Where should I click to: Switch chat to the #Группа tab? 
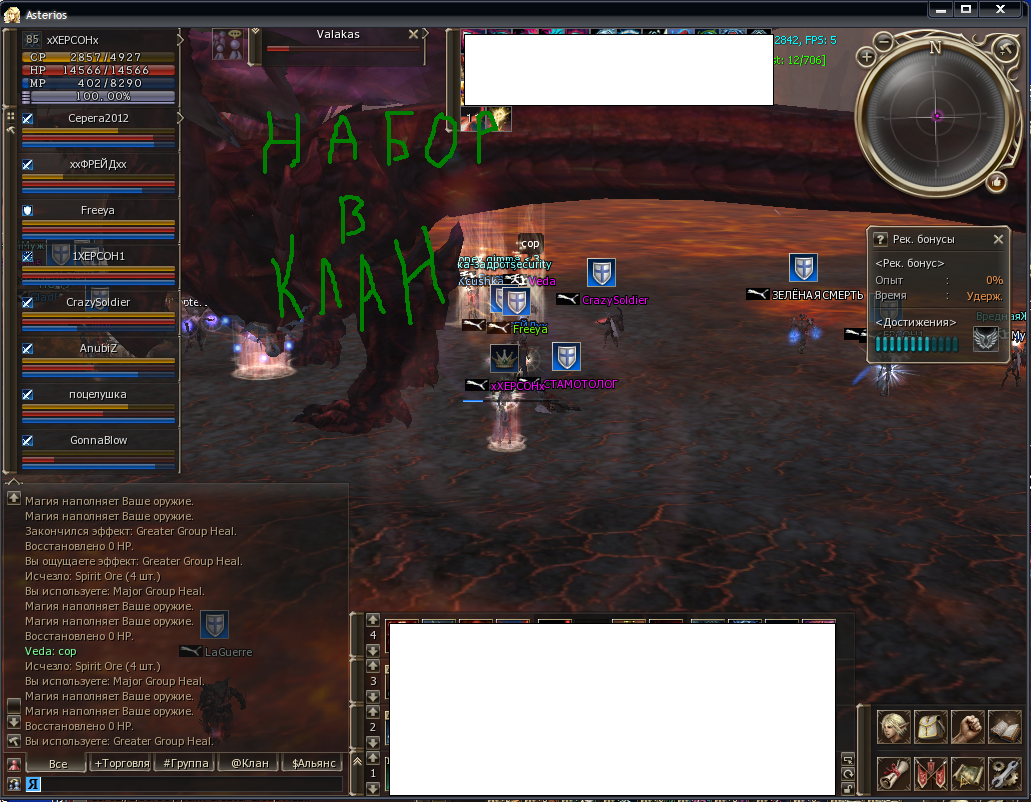pos(185,763)
